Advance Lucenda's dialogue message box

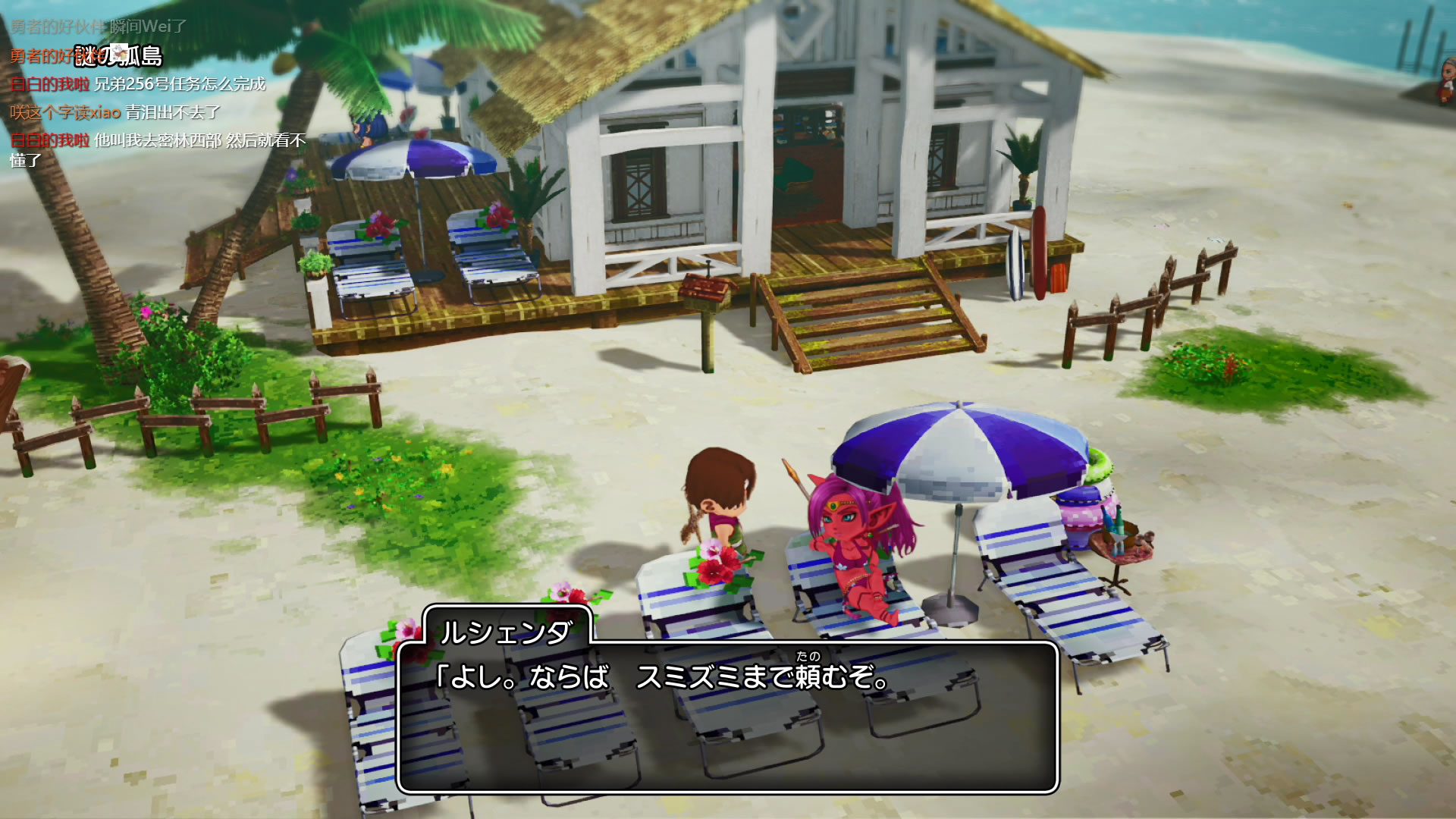click(727, 717)
